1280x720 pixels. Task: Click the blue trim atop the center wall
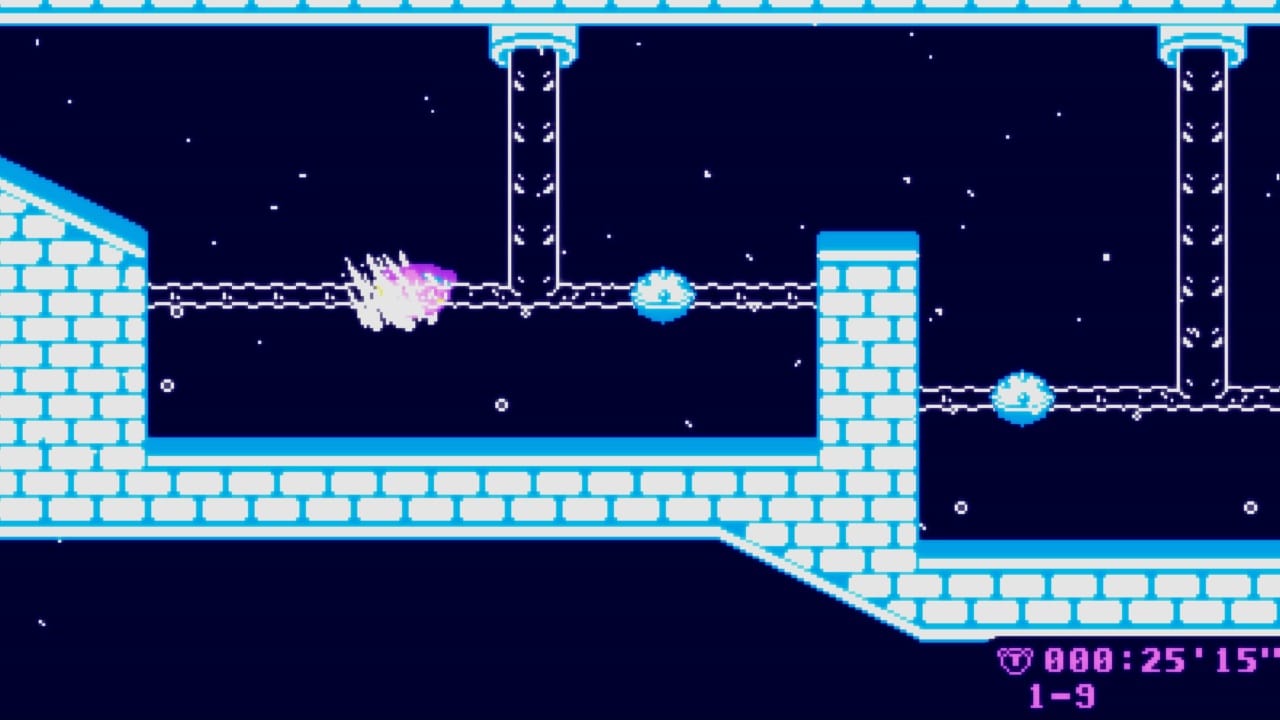[868, 238]
